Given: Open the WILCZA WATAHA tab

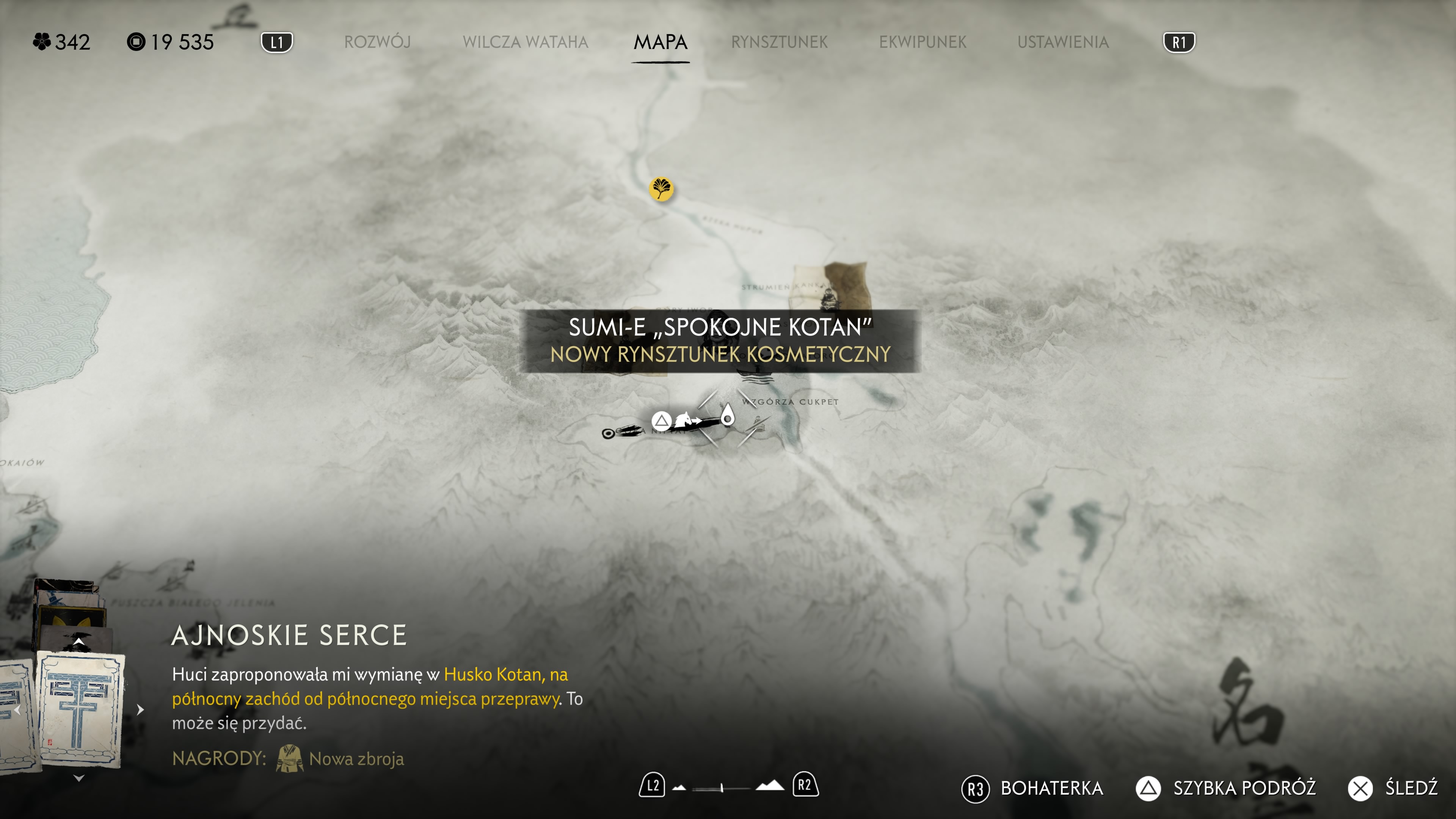Looking at the screenshot, I should coord(525,42).
